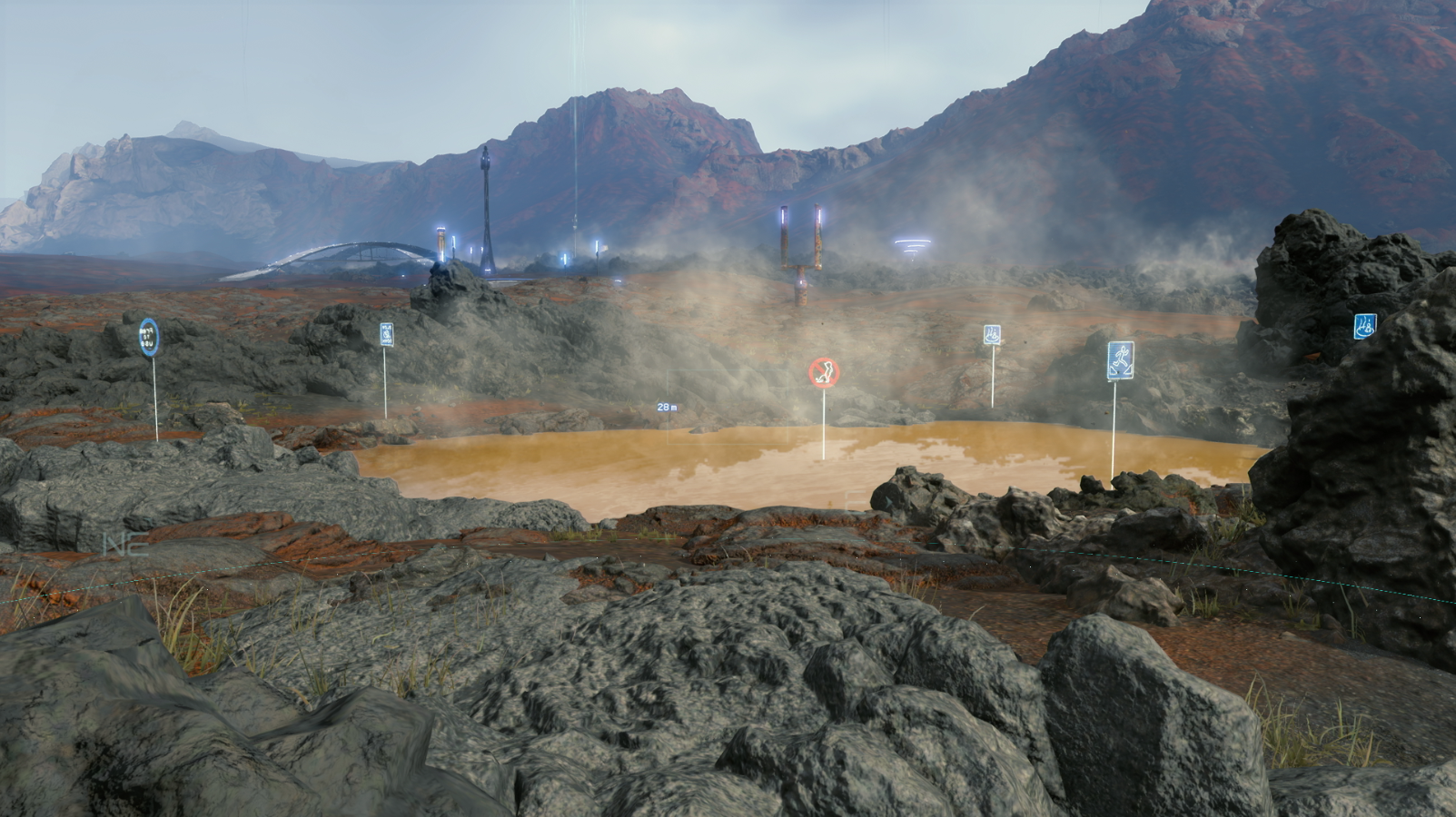Viewport: 1456px width, 817px height.
Task: Click the red no-peeing warning sign
Action: 823,370
